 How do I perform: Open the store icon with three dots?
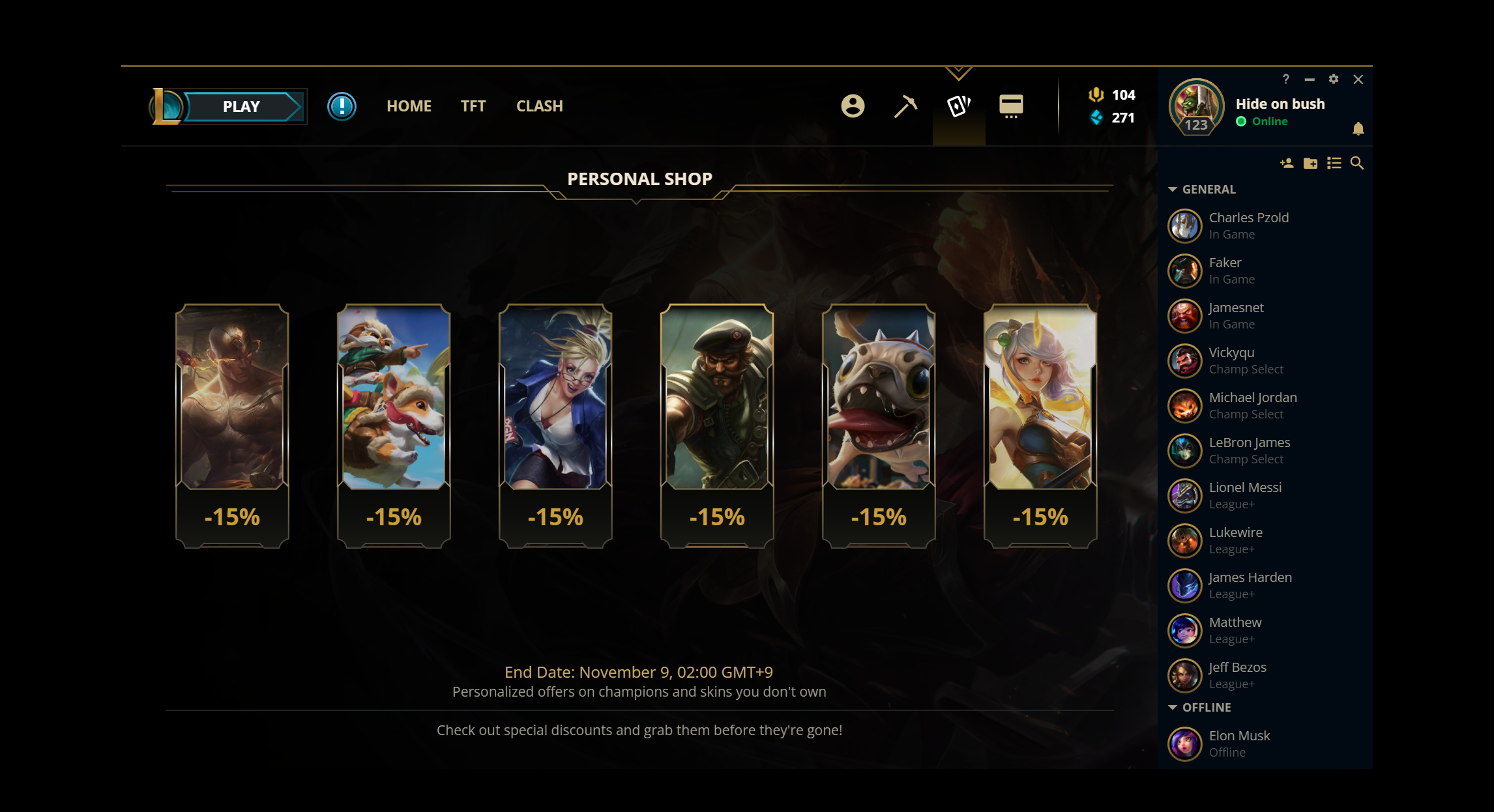coord(1011,106)
